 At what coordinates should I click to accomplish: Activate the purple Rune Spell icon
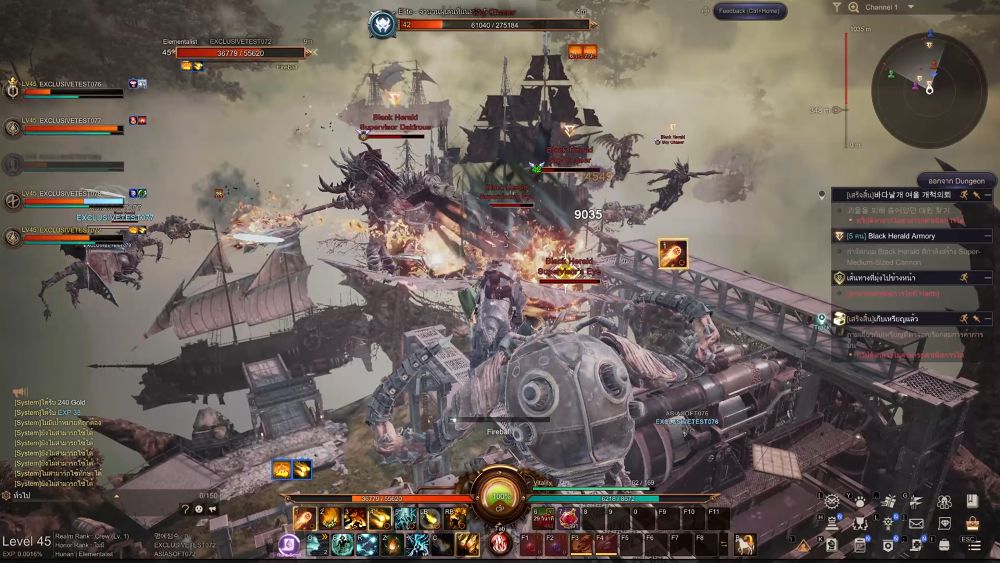tap(291, 544)
